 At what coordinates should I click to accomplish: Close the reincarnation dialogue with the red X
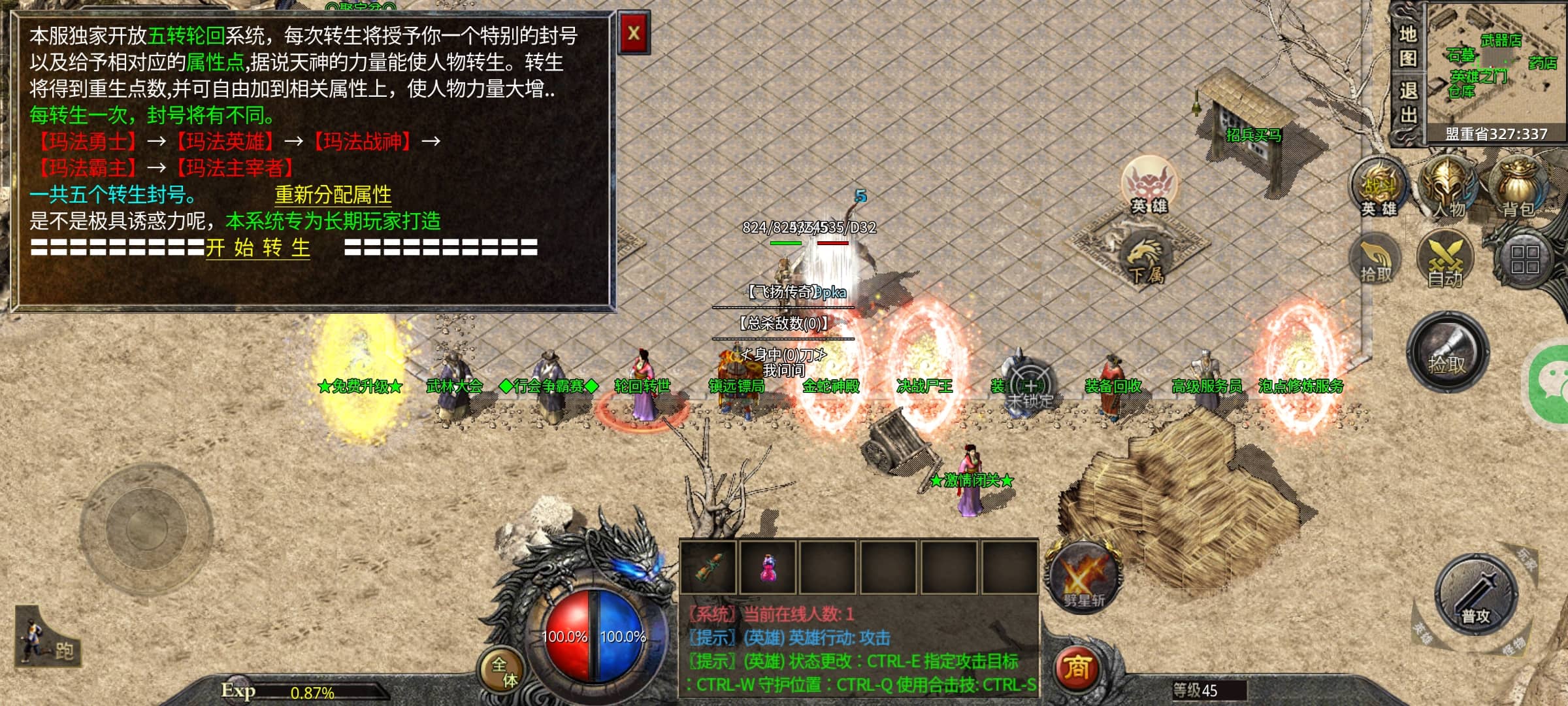633,33
